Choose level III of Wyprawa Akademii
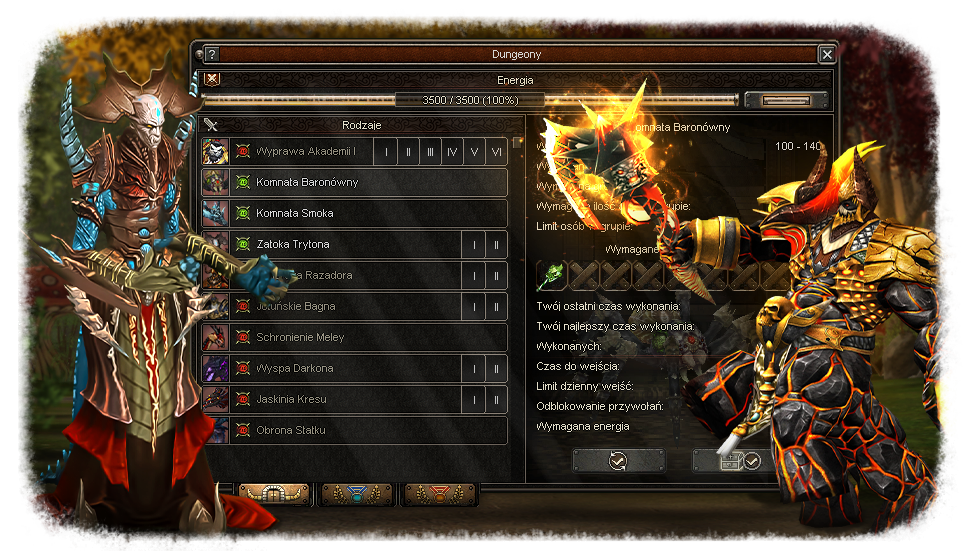967x553 pixels. tap(430, 152)
